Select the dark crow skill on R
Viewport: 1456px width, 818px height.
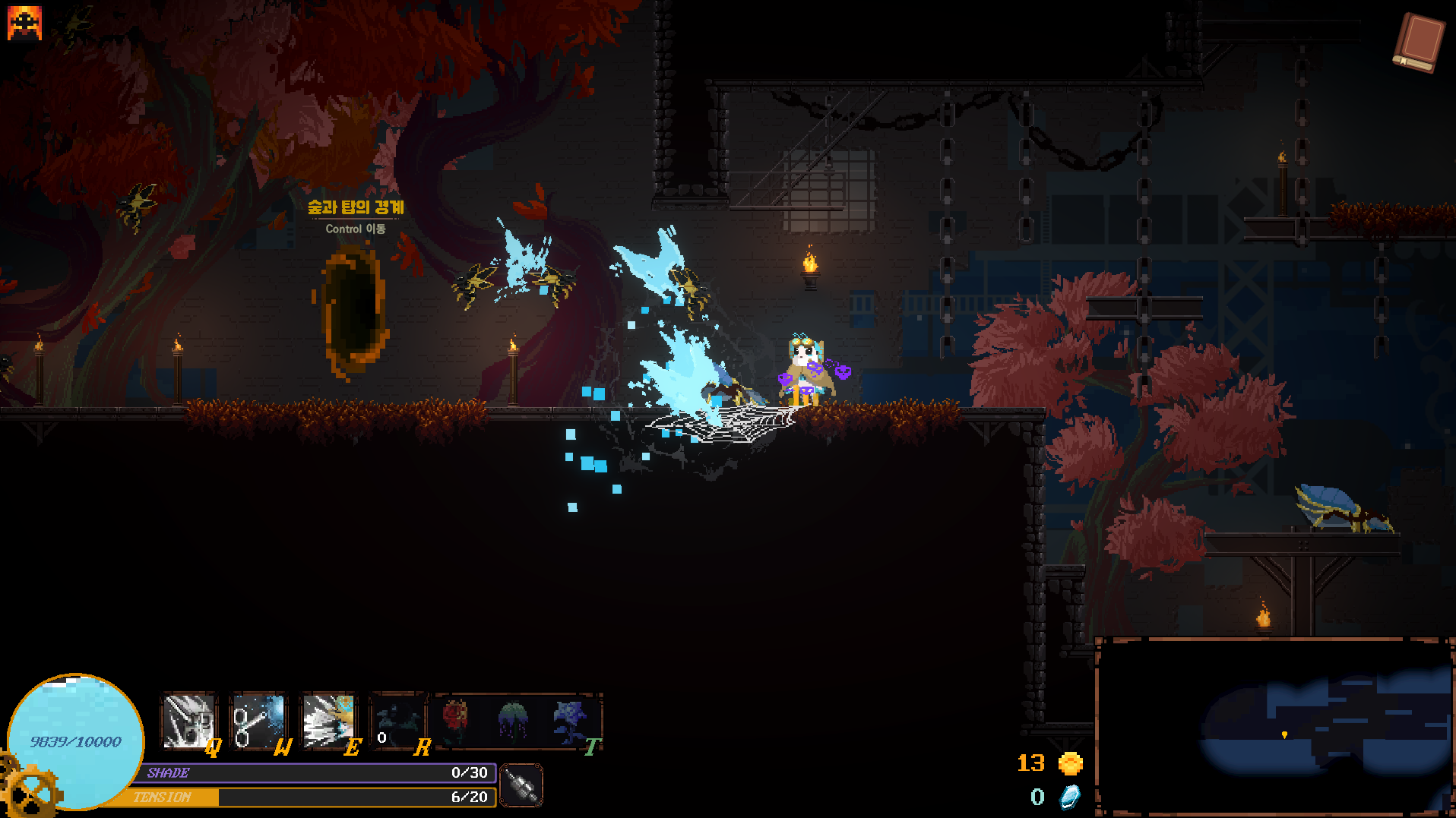coord(398,721)
